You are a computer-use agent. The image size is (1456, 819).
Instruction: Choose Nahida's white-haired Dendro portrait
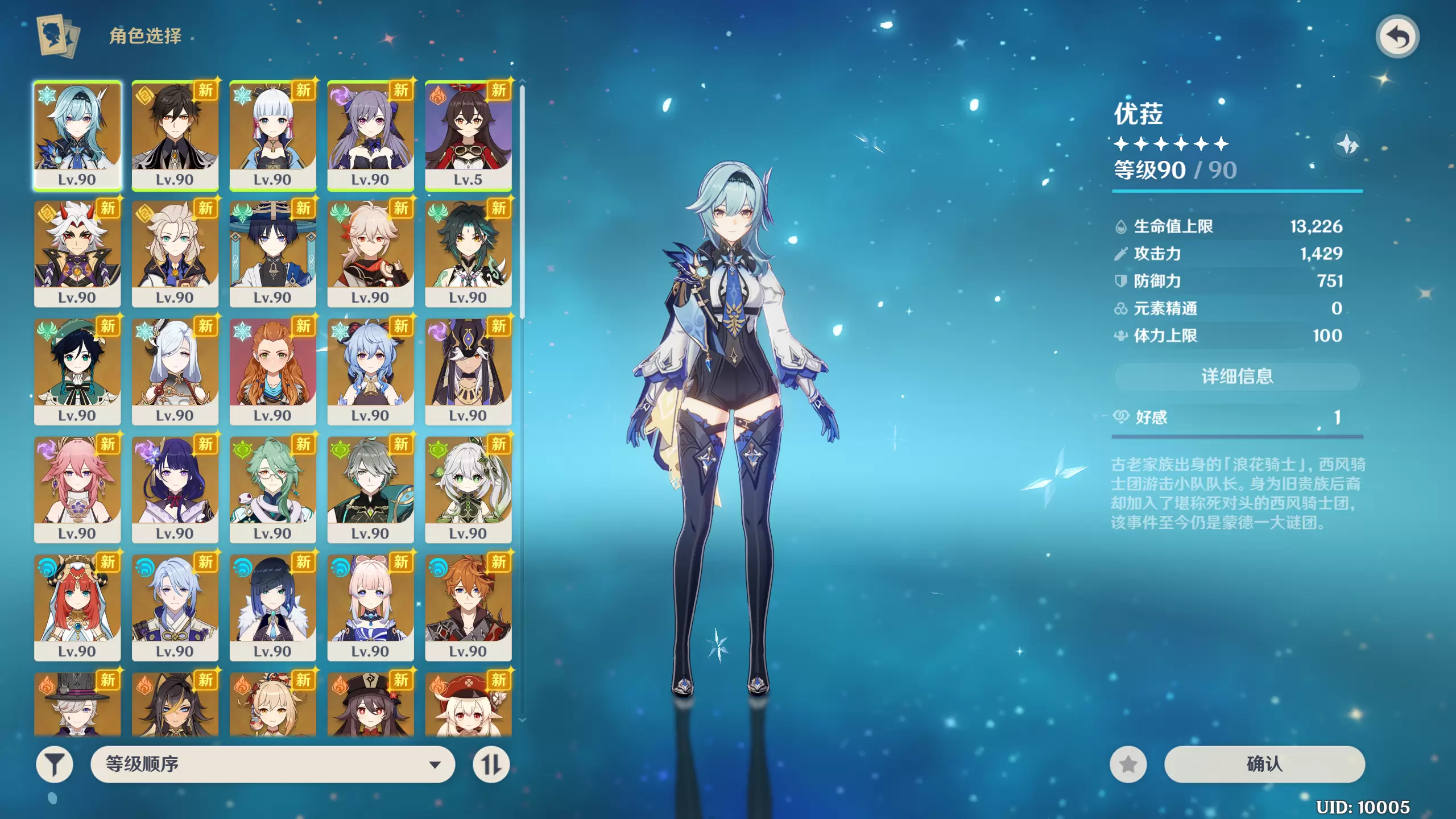point(468,489)
